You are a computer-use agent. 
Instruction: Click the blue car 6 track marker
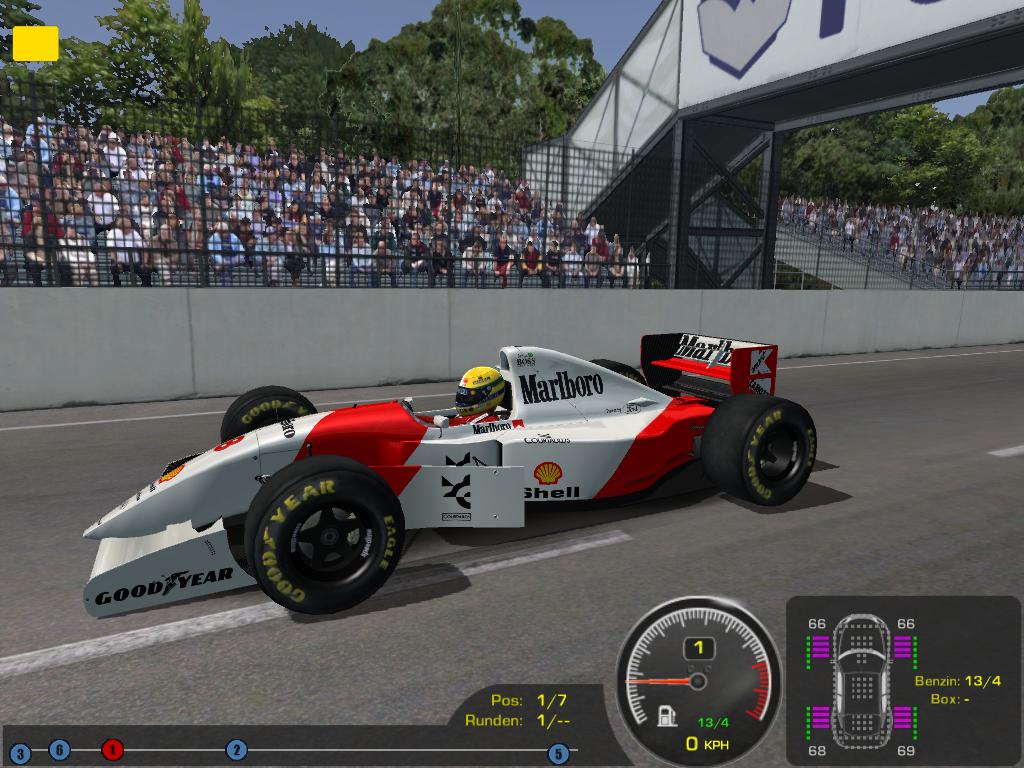click(59, 749)
